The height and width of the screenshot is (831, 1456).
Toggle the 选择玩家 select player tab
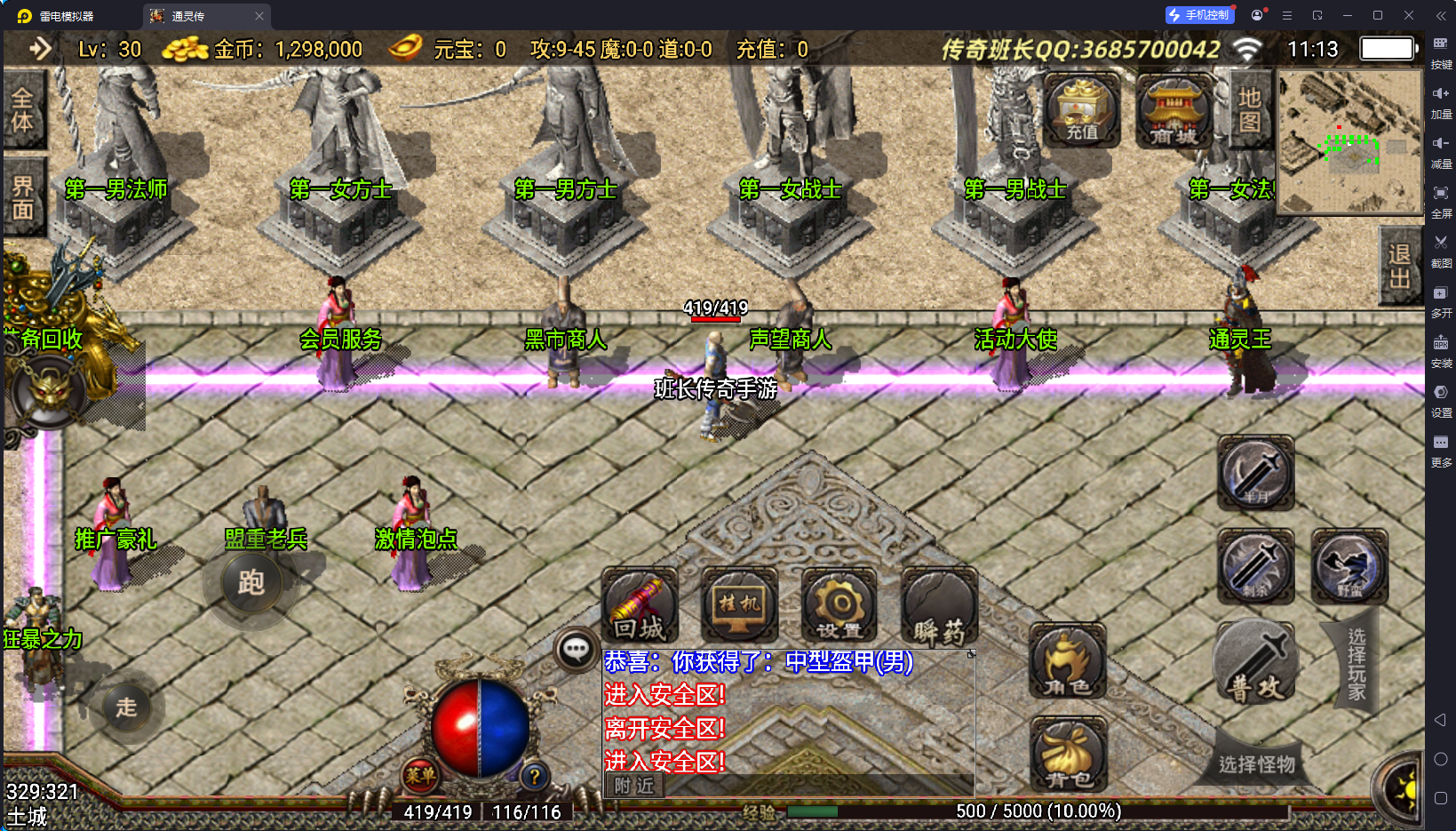[1356, 663]
